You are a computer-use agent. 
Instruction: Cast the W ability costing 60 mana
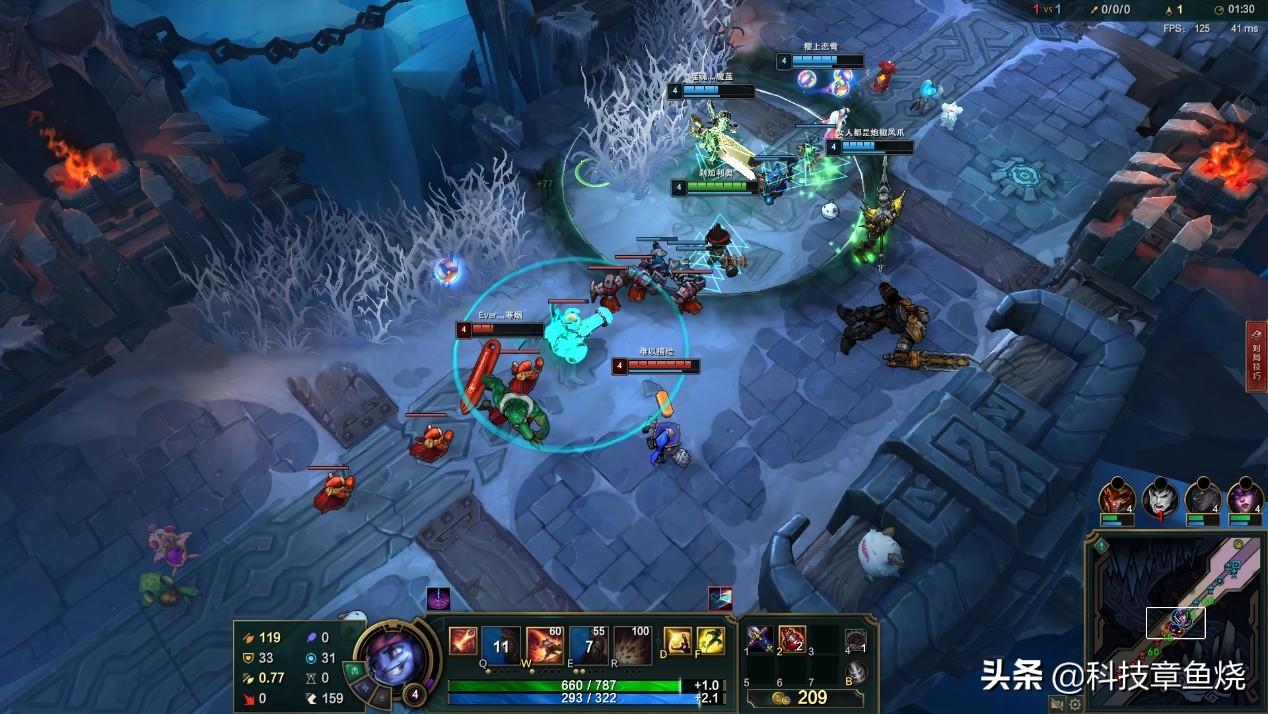[544, 645]
